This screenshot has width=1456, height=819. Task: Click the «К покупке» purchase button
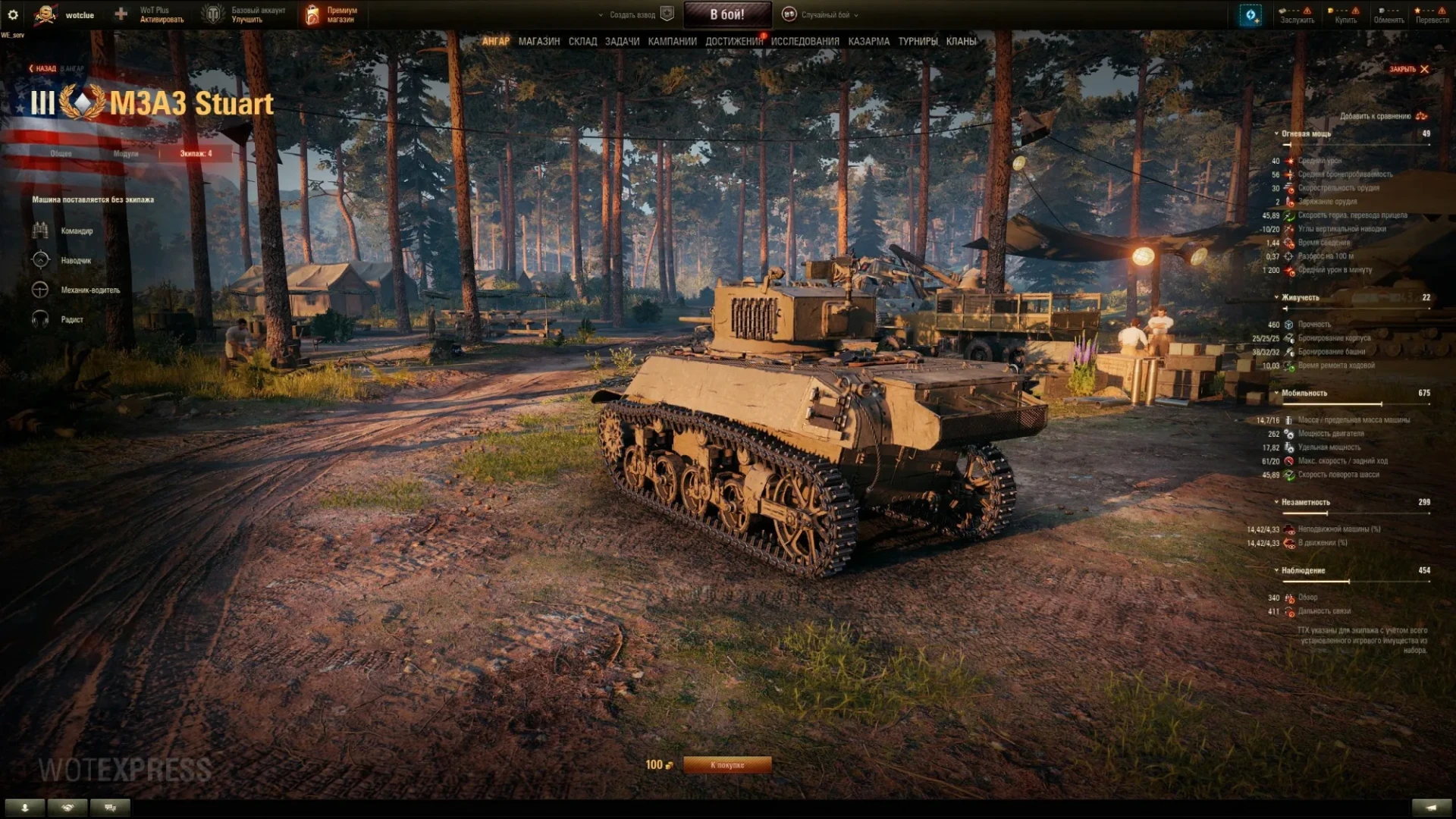click(727, 765)
